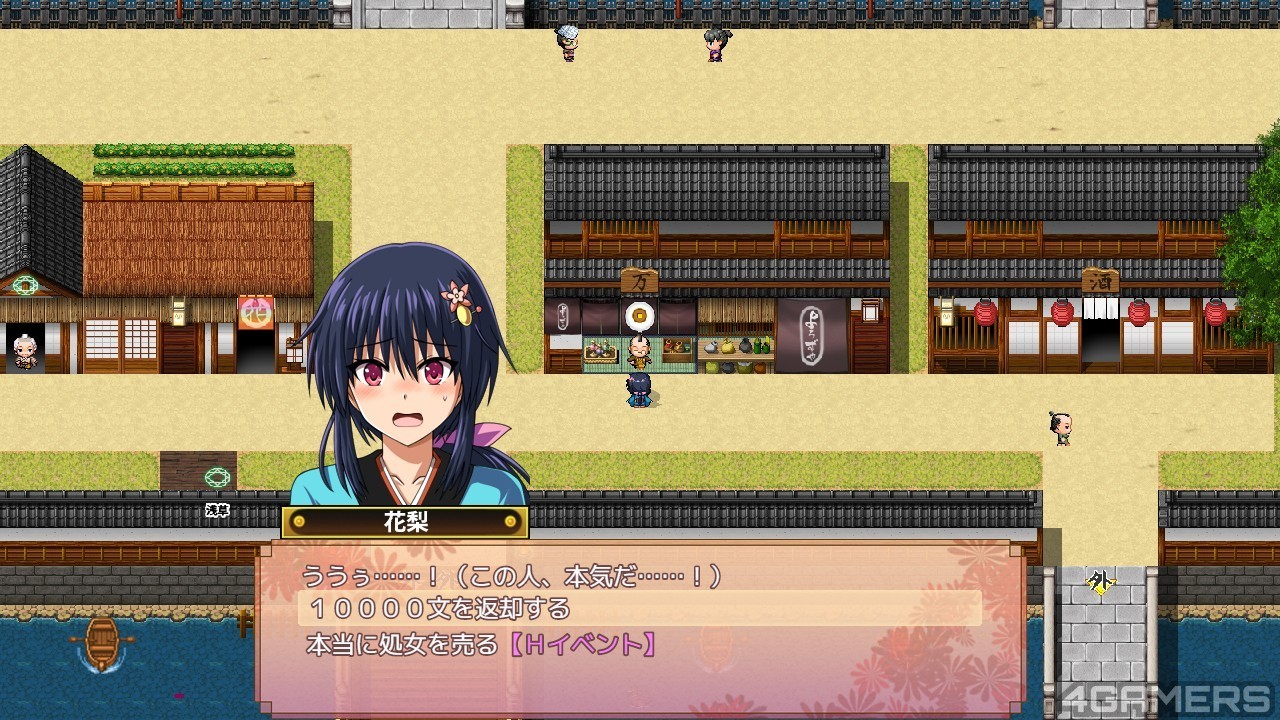Viewport: 1280px width, 720px height.
Task: Choose the '10000文を返却する' dialogue option
Action: click(x=438, y=608)
